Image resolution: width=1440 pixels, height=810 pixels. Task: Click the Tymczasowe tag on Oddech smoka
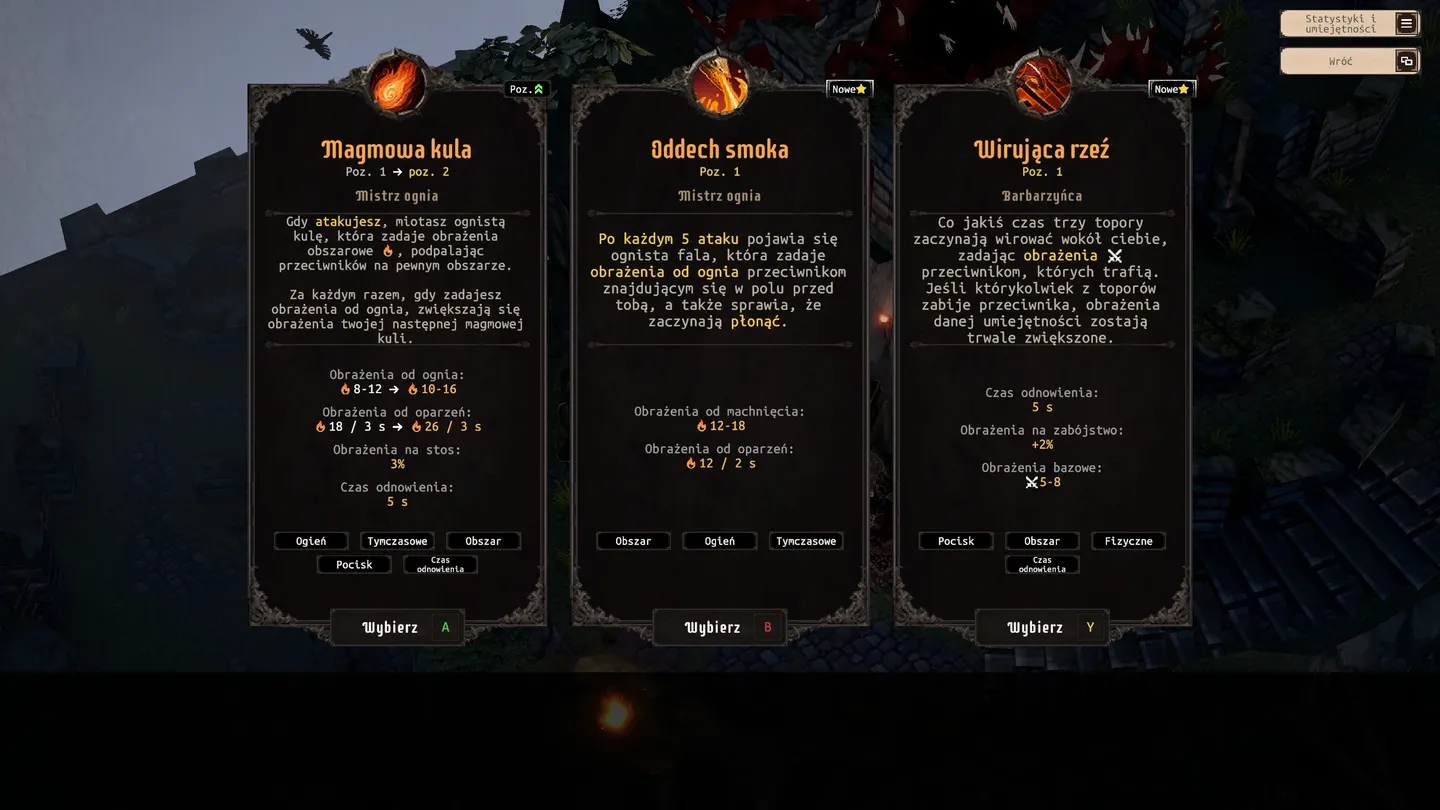pyautogui.click(x=806, y=541)
